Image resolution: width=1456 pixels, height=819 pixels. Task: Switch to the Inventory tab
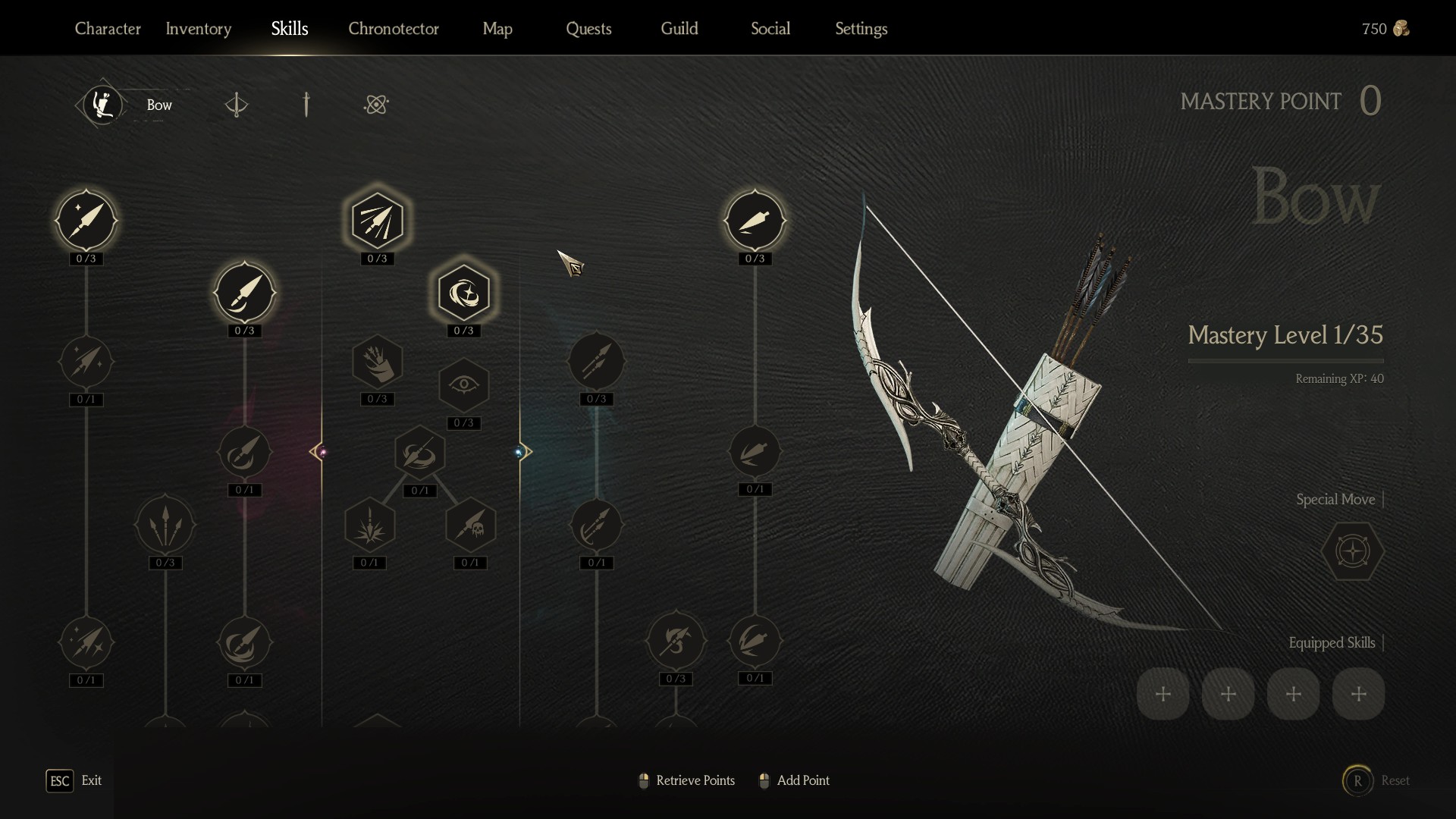199,29
